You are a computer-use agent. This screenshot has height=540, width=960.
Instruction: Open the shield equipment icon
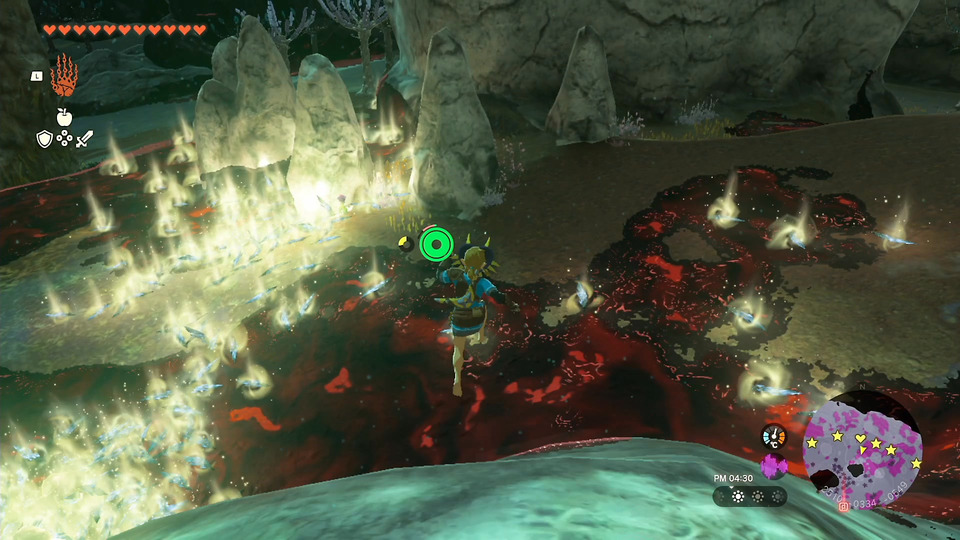[x=44, y=140]
